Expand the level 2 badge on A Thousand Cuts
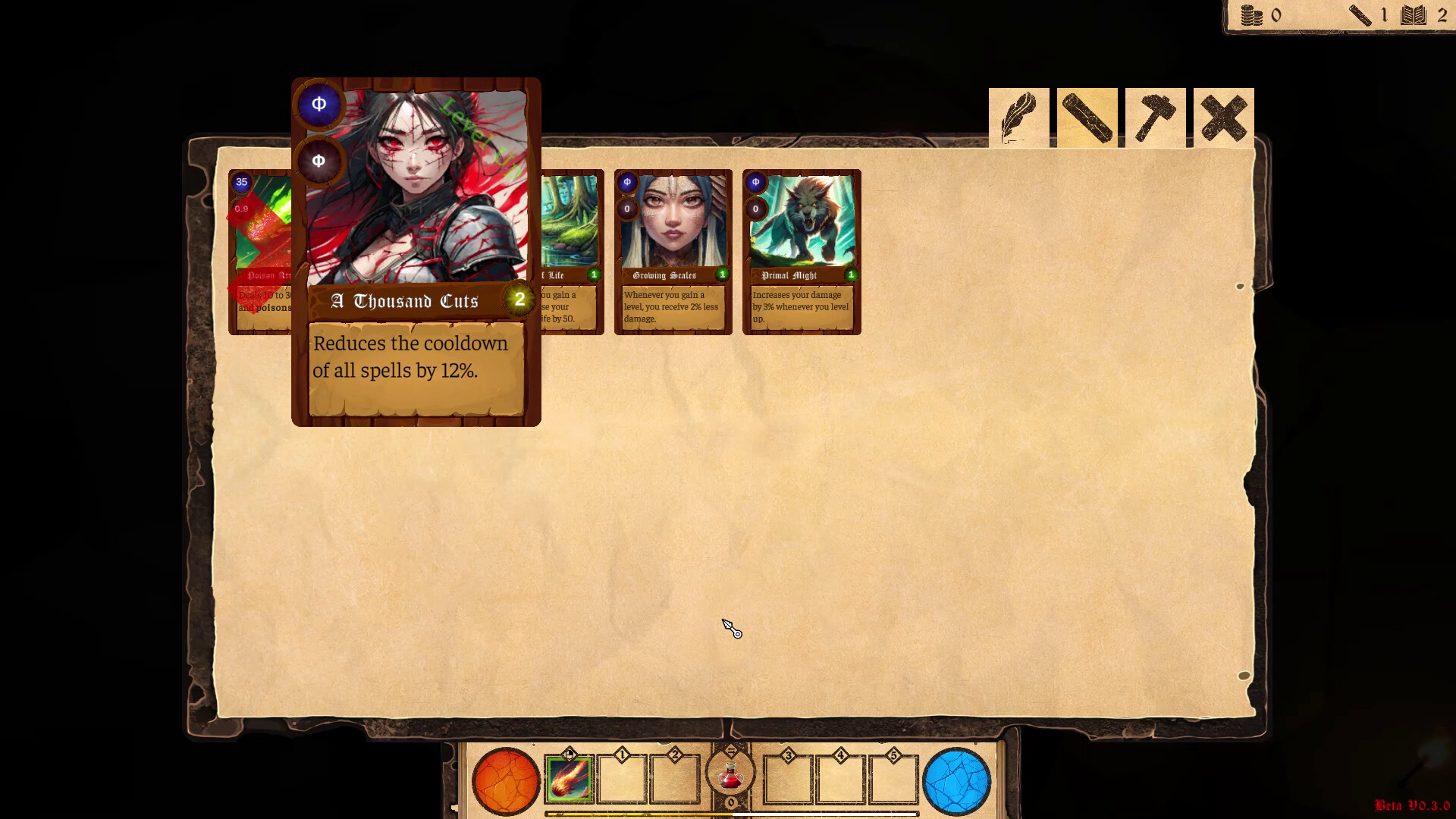The width and height of the screenshot is (1456, 819). click(x=519, y=300)
